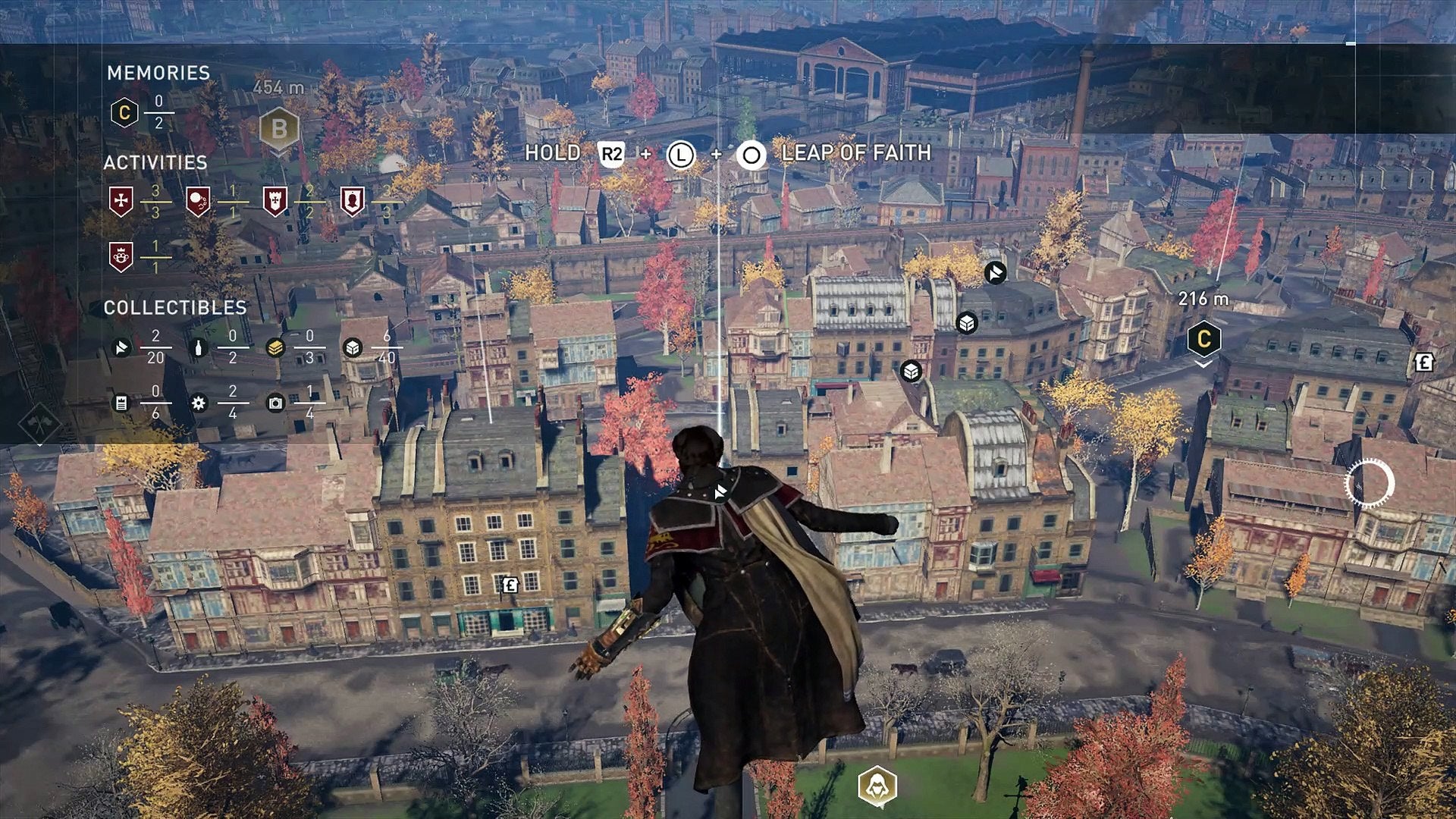Click the camera collectible icon
This screenshot has width=1456, height=819.
tap(275, 403)
